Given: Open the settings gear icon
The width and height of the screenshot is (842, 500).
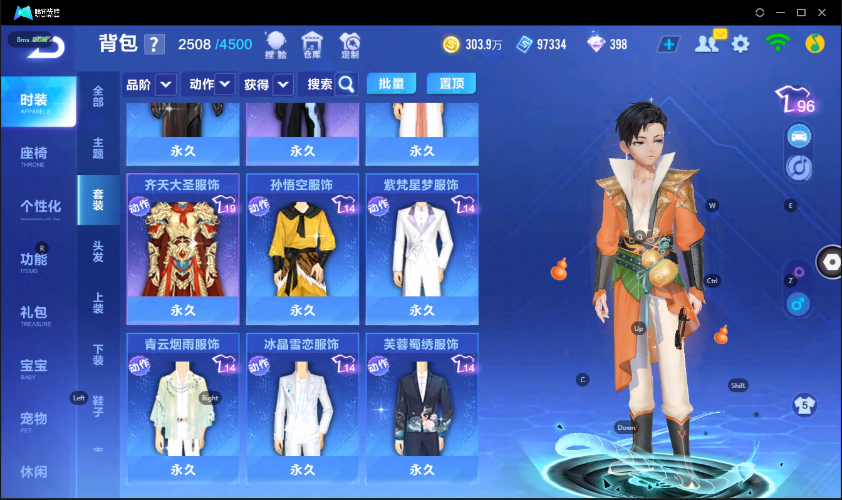Looking at the screenshot, I should (x=740, y=44).
